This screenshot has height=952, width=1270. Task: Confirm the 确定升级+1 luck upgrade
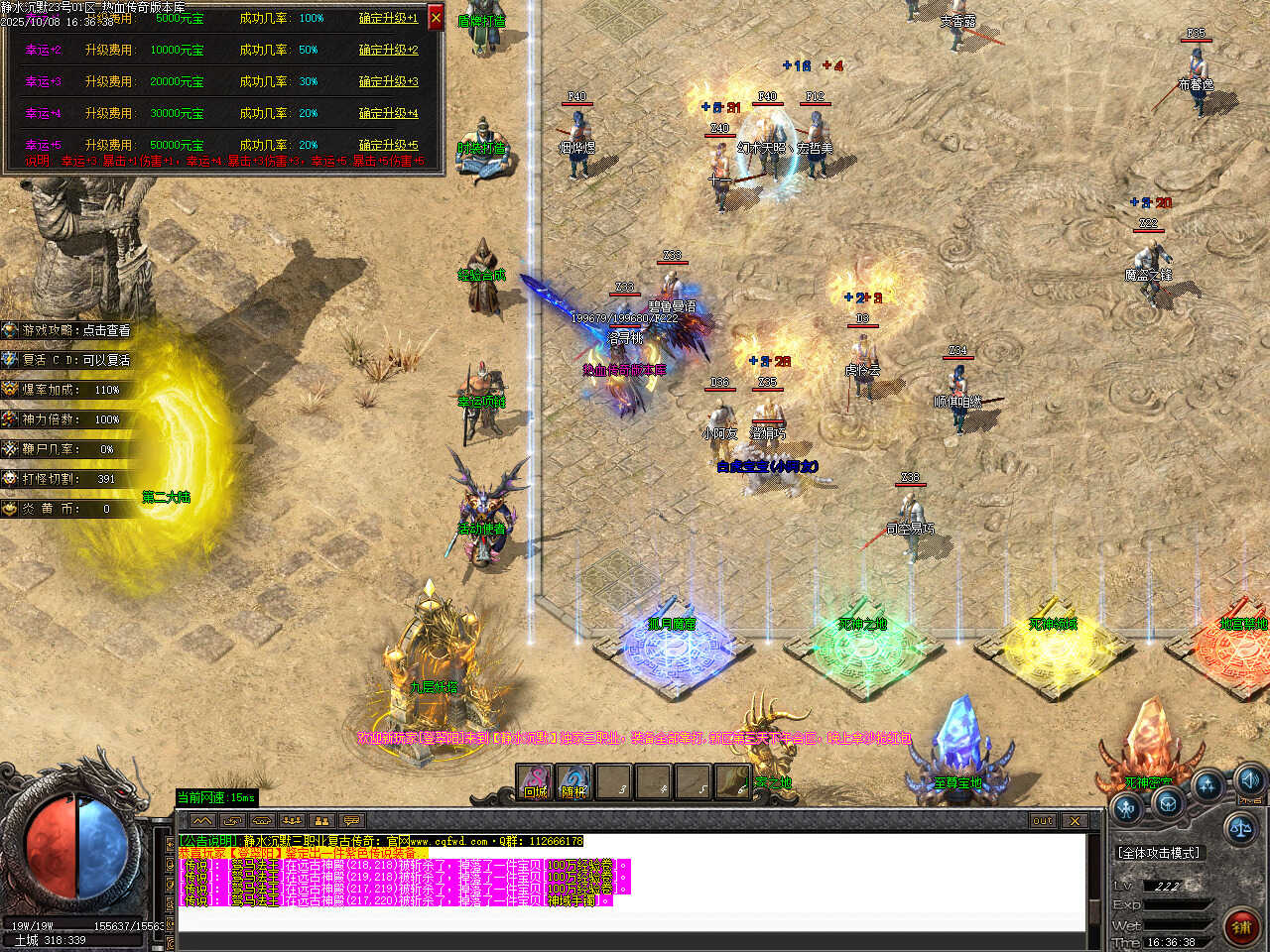tap(388, 18)
